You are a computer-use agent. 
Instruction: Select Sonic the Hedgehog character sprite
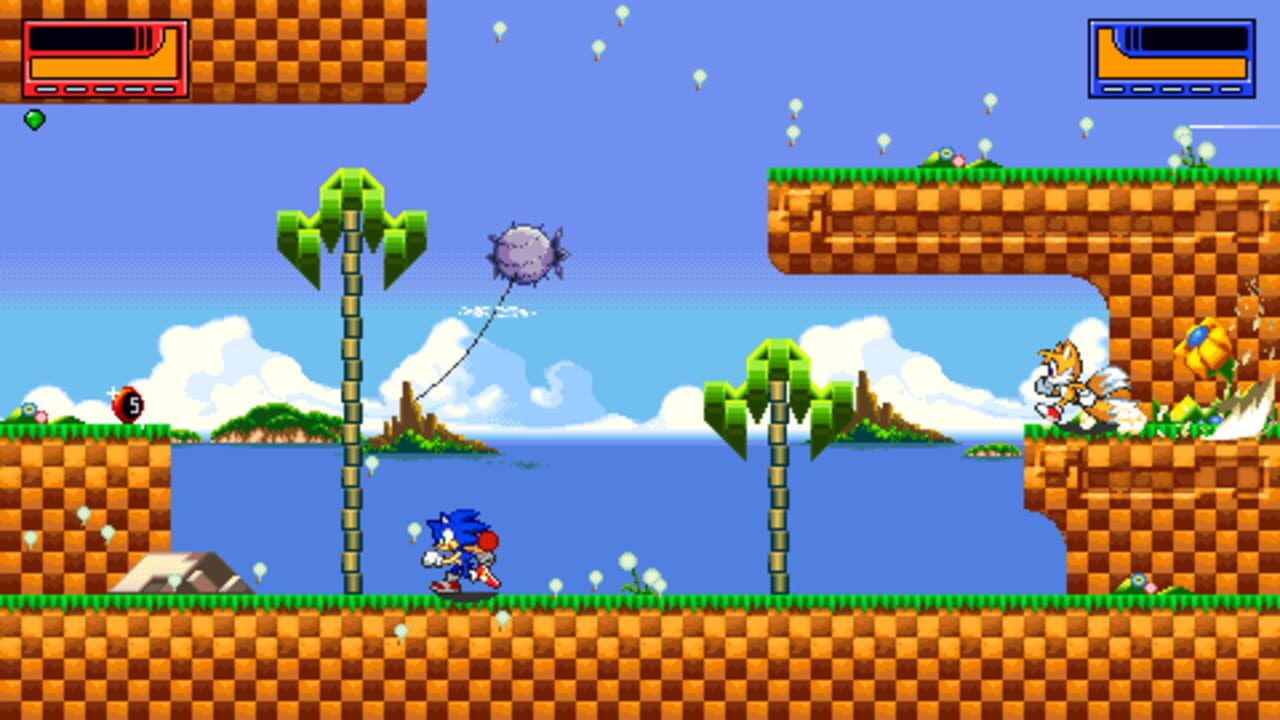click(x=460, y=545)
